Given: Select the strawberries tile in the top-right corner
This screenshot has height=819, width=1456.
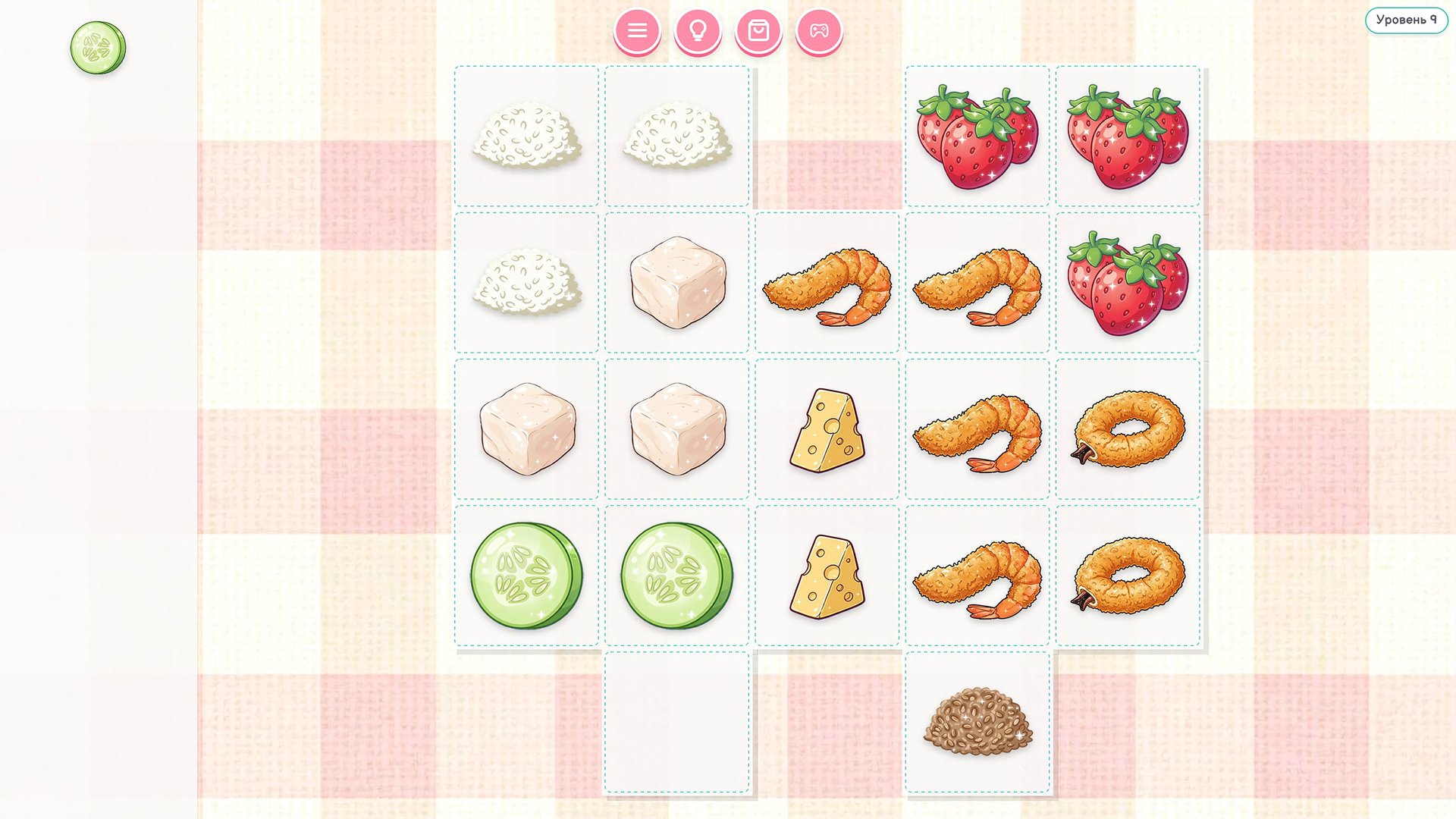Looking at the screenshot, I should click(1127, 136).
